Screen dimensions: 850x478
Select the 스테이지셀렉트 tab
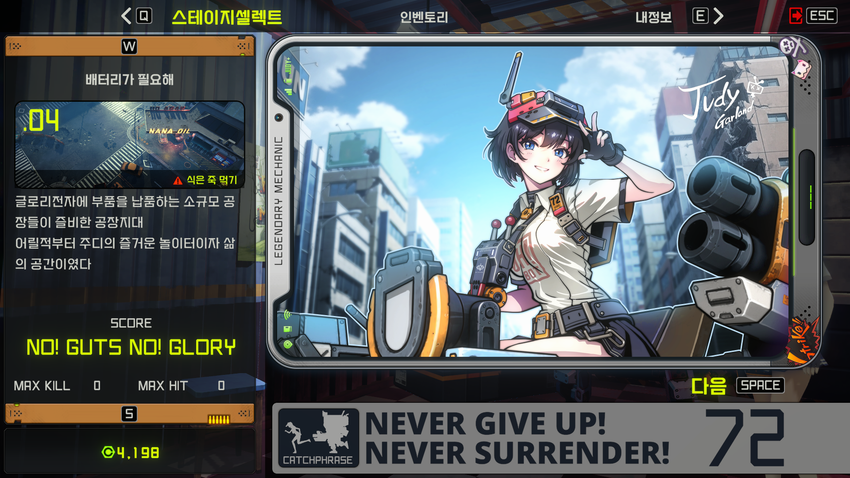[226, 16]
